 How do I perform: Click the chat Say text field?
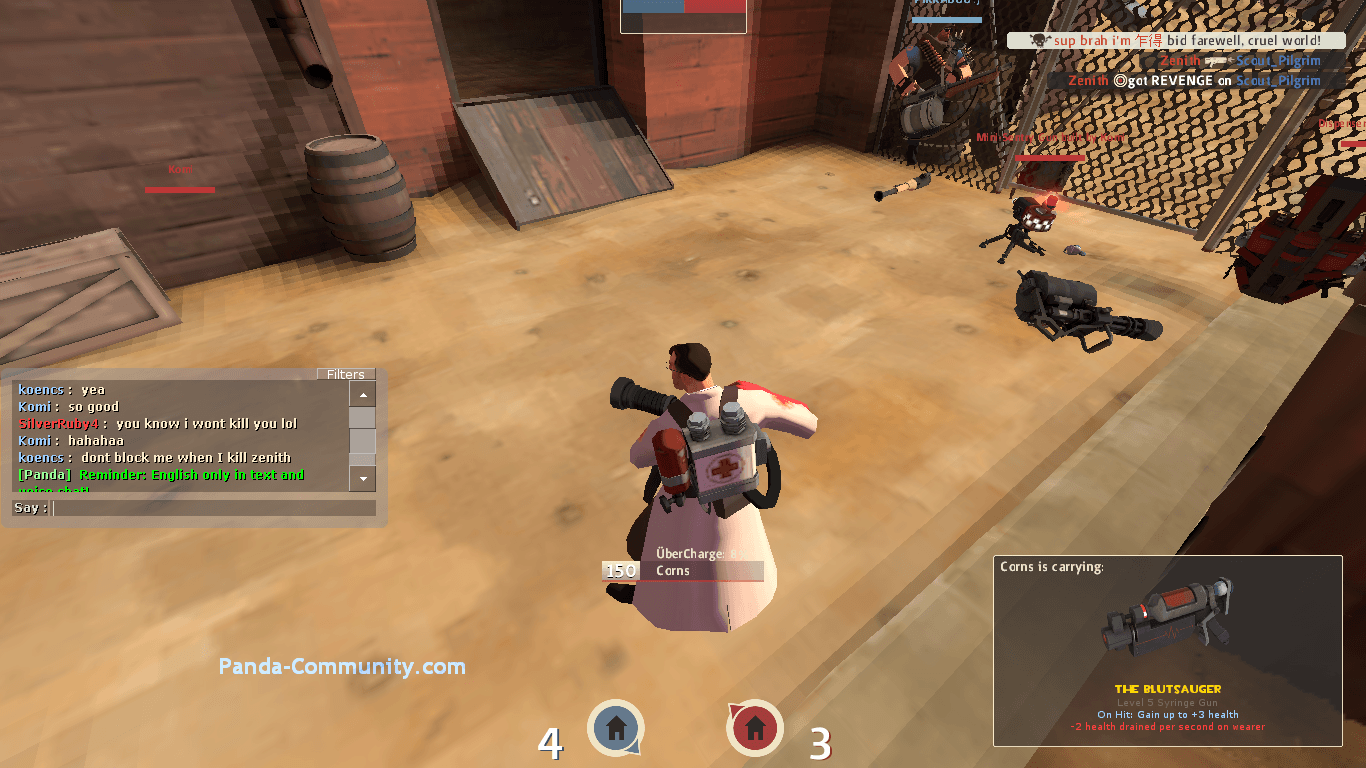214,508
